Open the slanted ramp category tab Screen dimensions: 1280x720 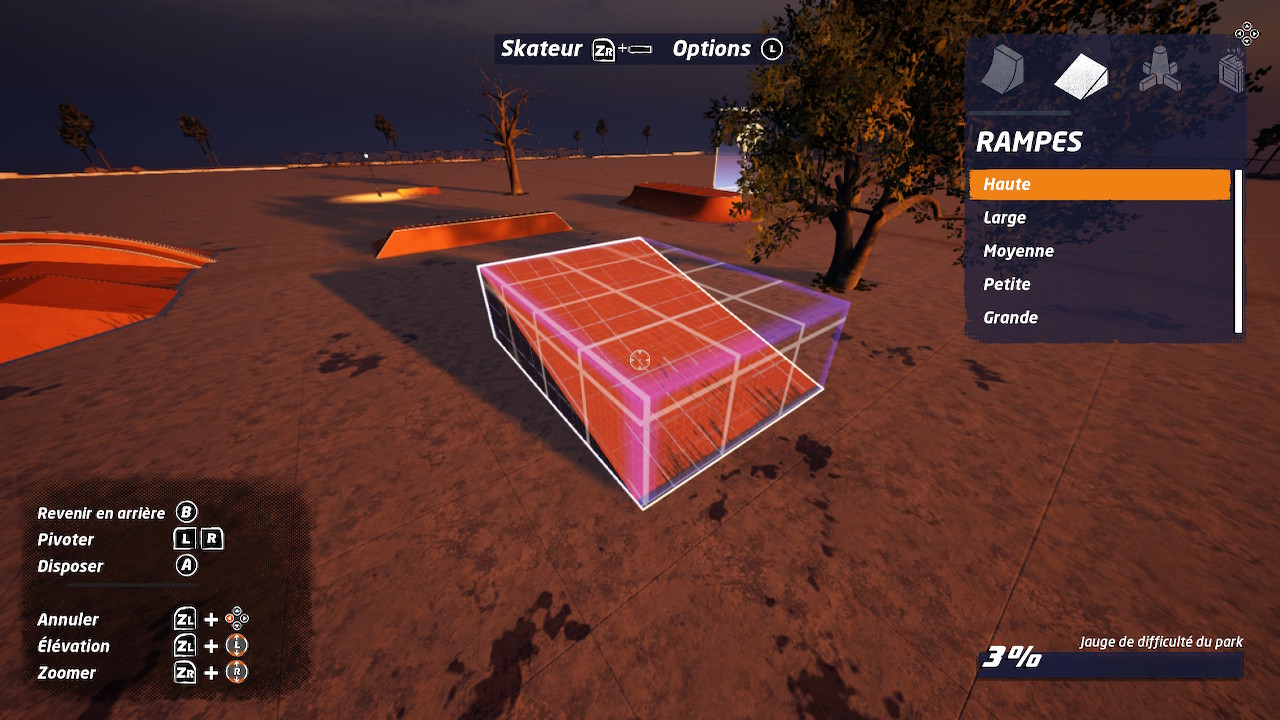coord(1081,75)
